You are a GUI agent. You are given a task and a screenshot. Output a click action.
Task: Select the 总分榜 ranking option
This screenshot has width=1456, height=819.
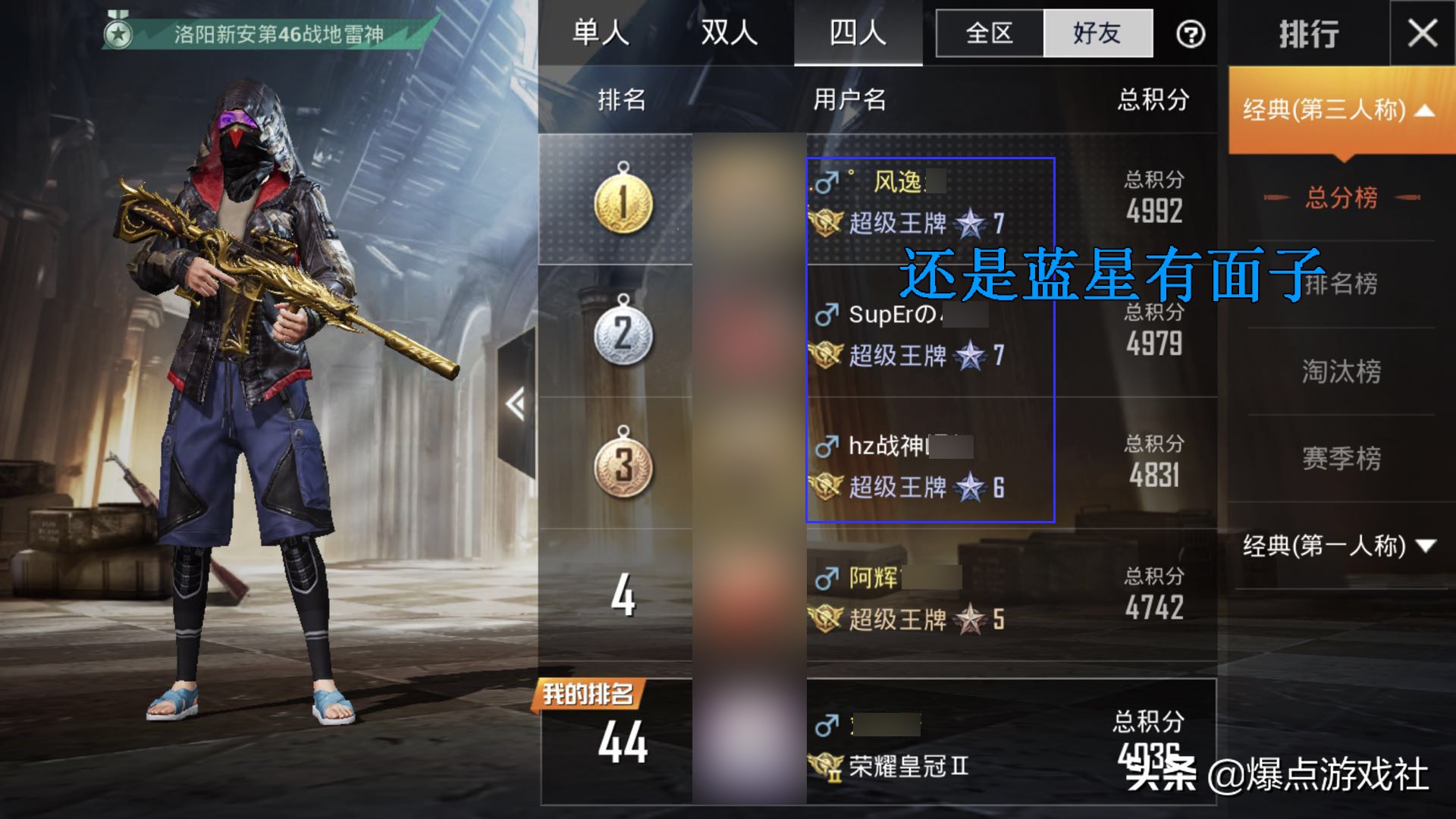[1341, 197]
